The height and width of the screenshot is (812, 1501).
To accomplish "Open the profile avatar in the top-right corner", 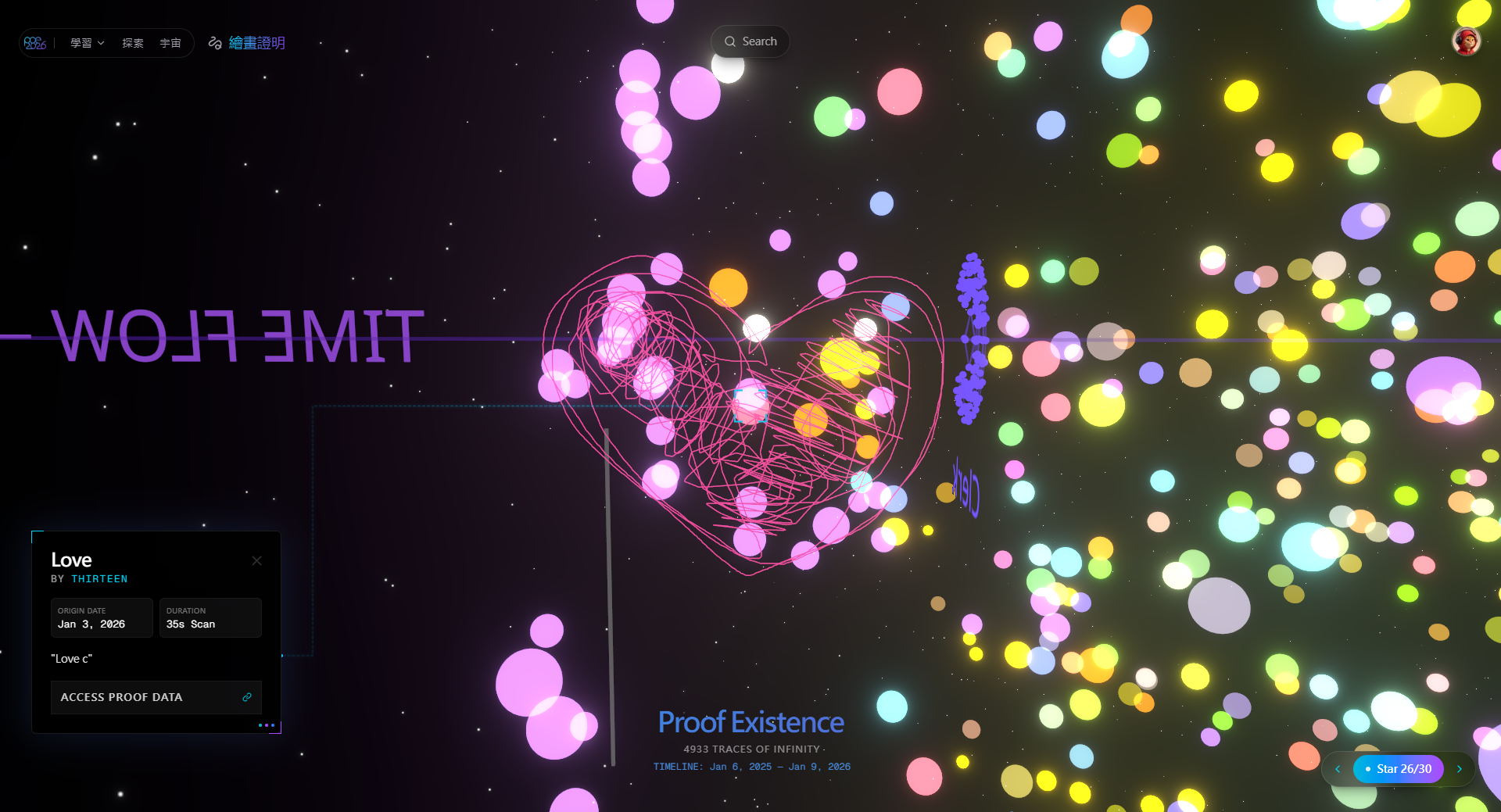I will [1467, 40].
